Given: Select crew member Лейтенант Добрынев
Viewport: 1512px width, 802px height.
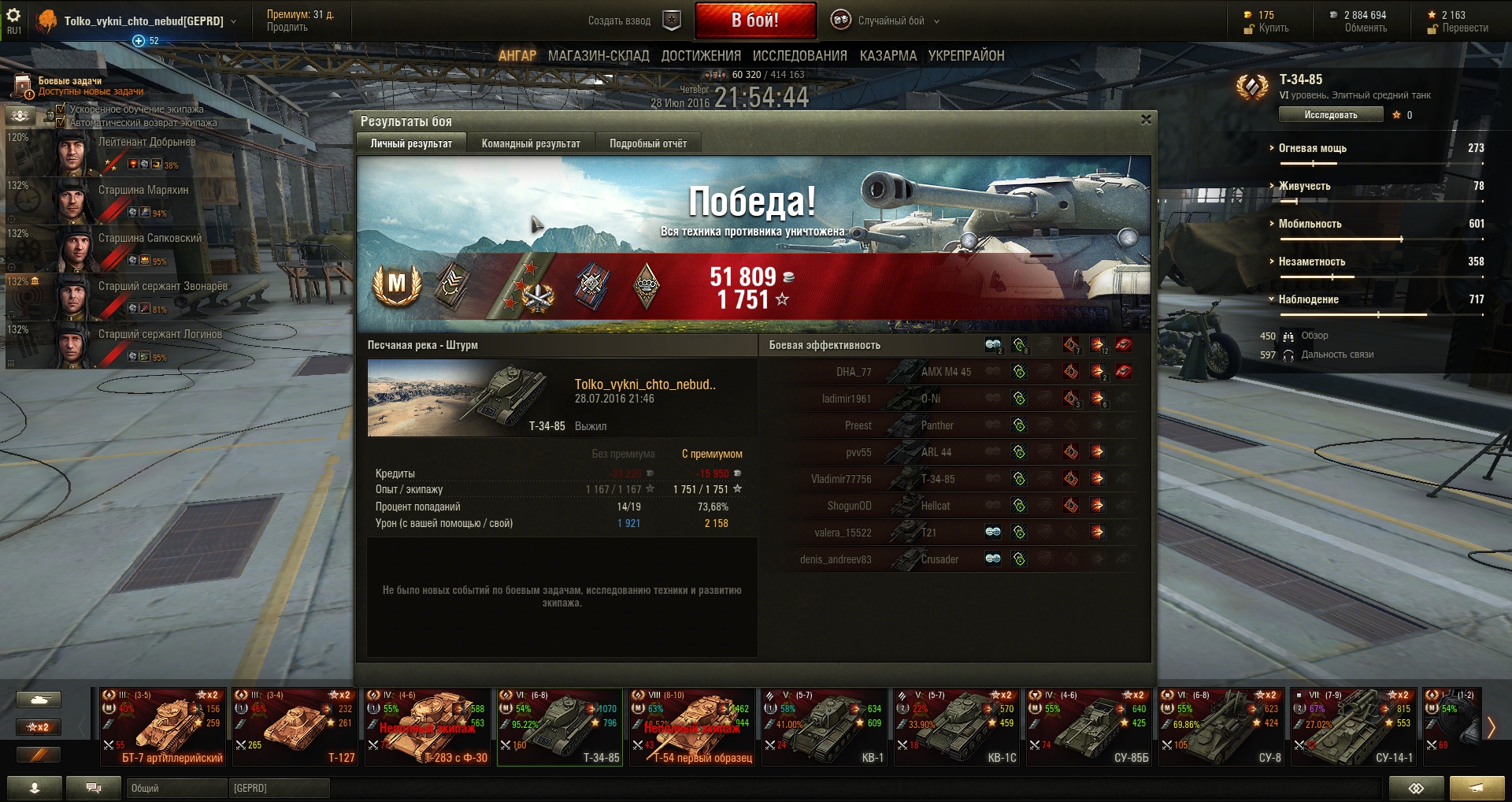Looking at the screenshot, I should point(146,152).
